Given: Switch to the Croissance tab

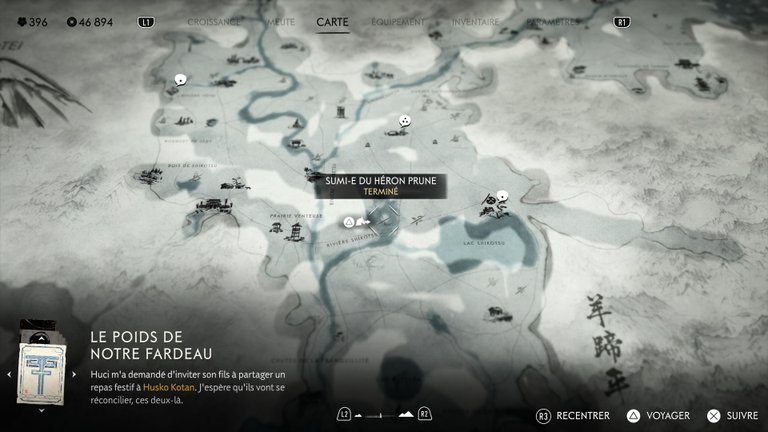Looking at the screenshot, I should 211,21.
